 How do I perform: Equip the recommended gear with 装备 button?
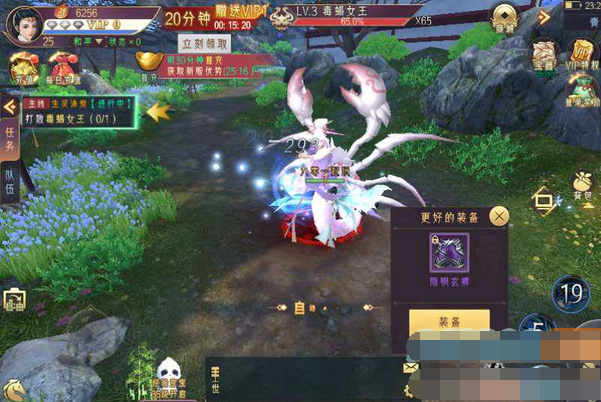pos(449,322)
